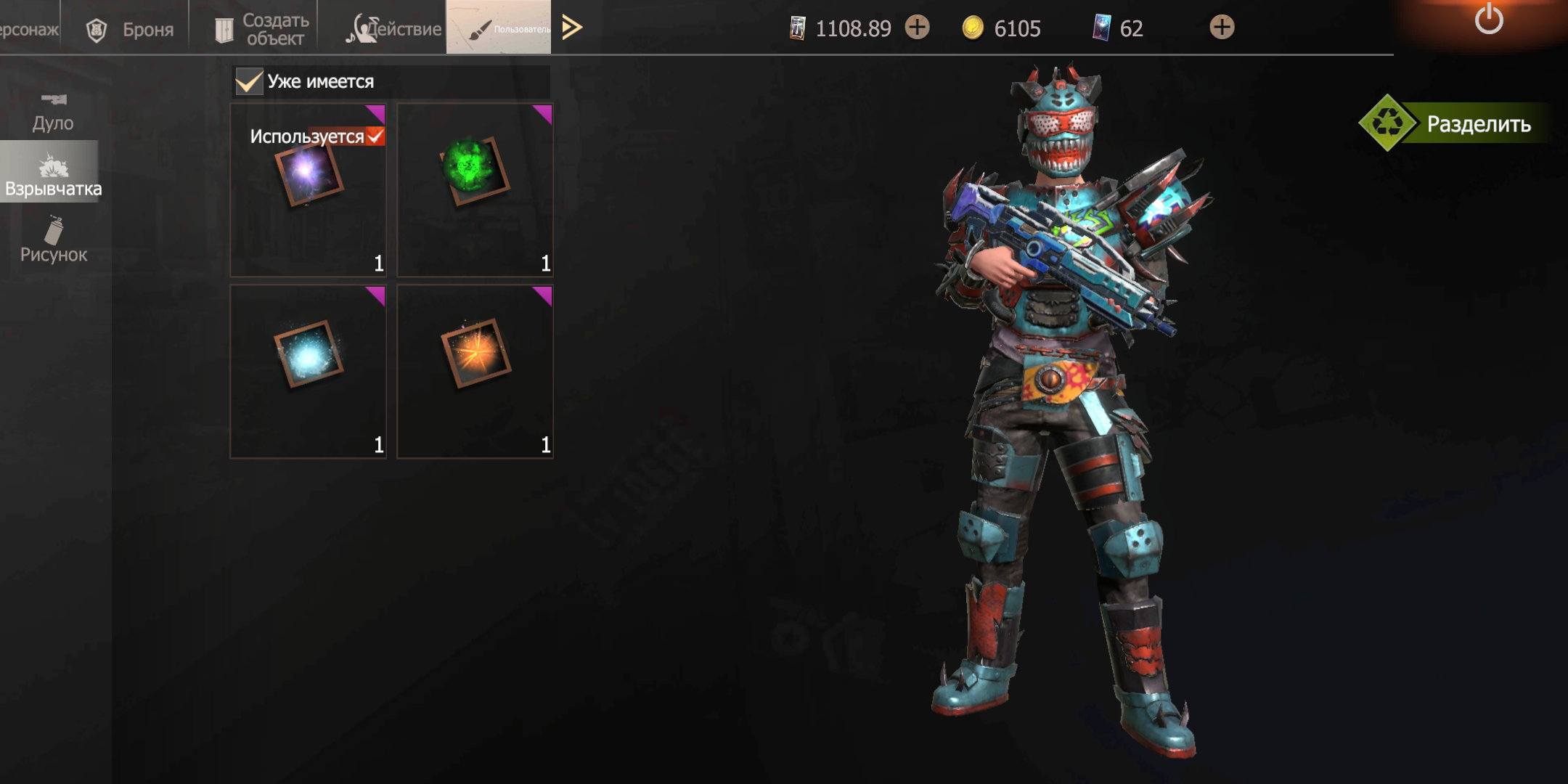Select the Дуло category
The width and height of the screenshot is (1568, 784).
(53, 112)
